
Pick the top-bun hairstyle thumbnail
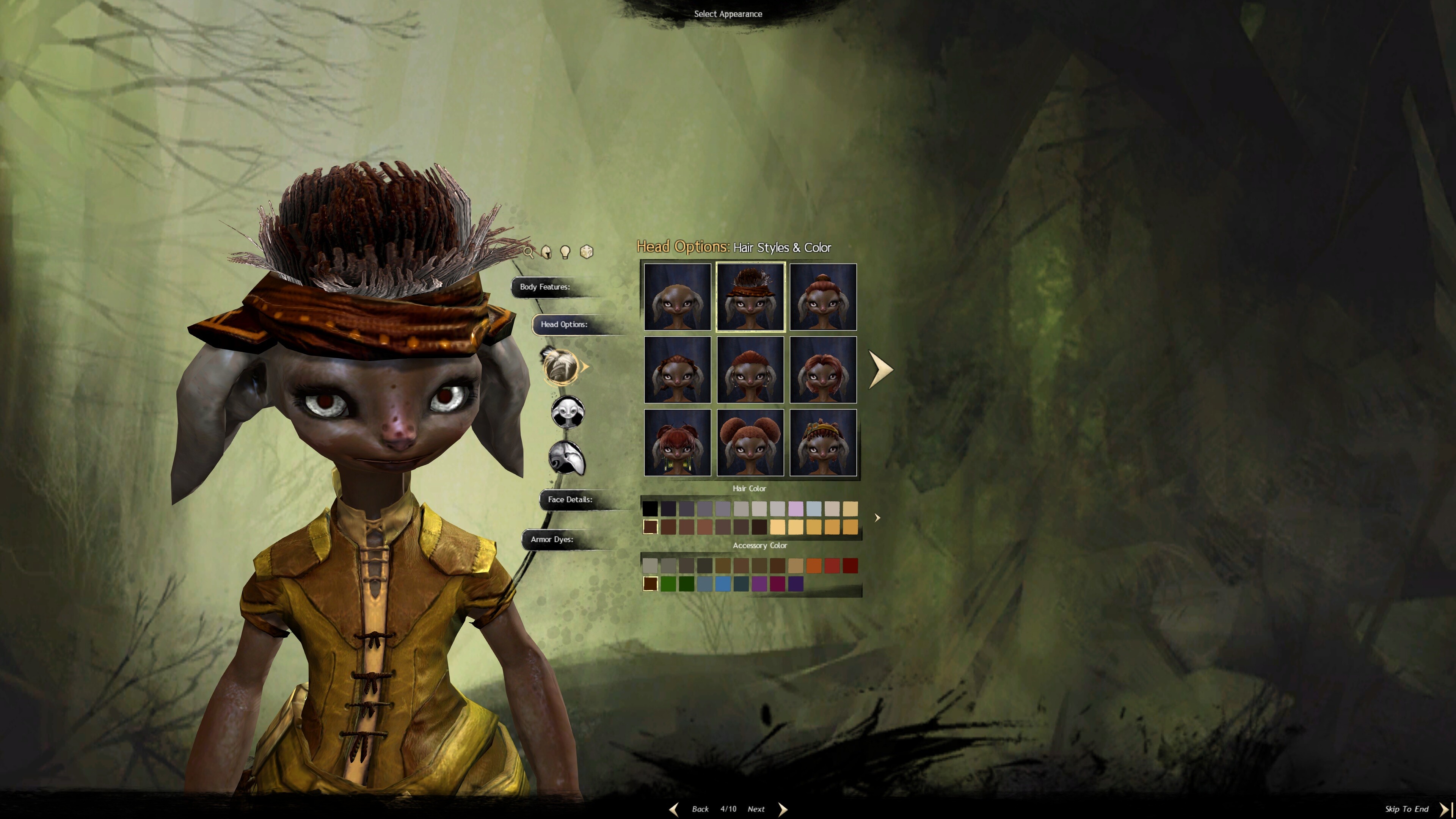(x=822, y=297)
